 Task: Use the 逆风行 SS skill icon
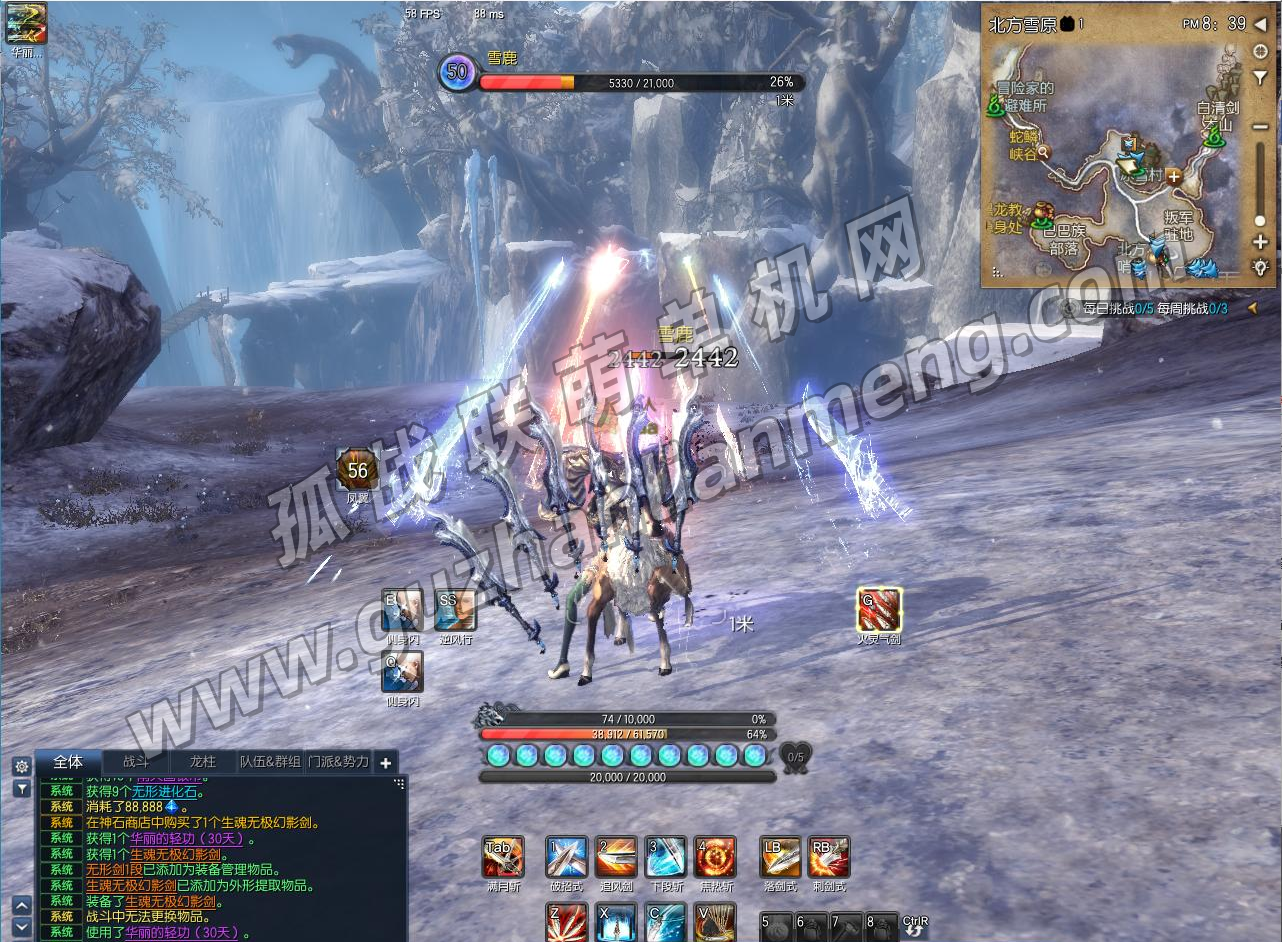coord(455,609)
